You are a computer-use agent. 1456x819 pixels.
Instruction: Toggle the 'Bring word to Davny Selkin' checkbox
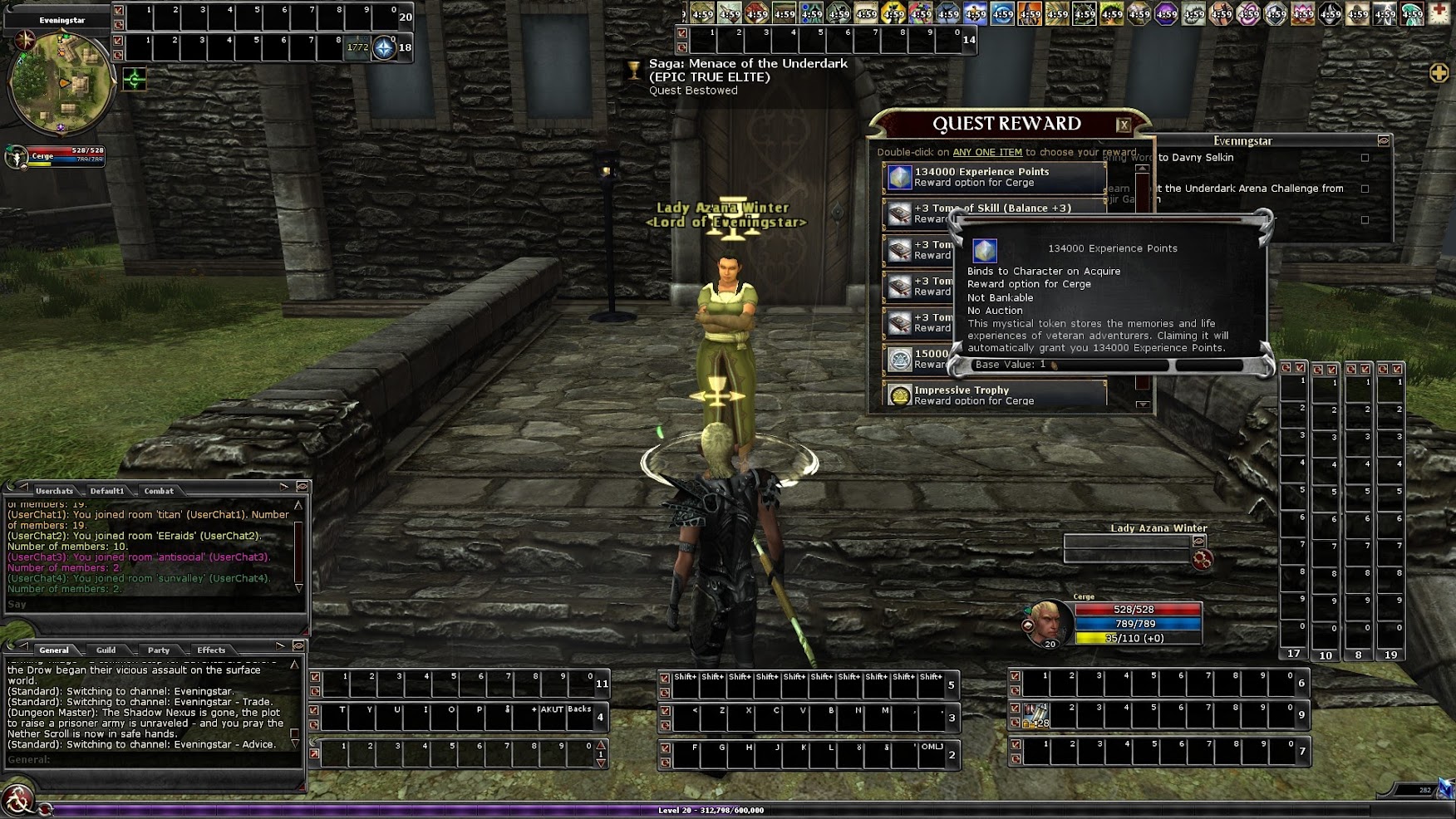point(1365,158)
